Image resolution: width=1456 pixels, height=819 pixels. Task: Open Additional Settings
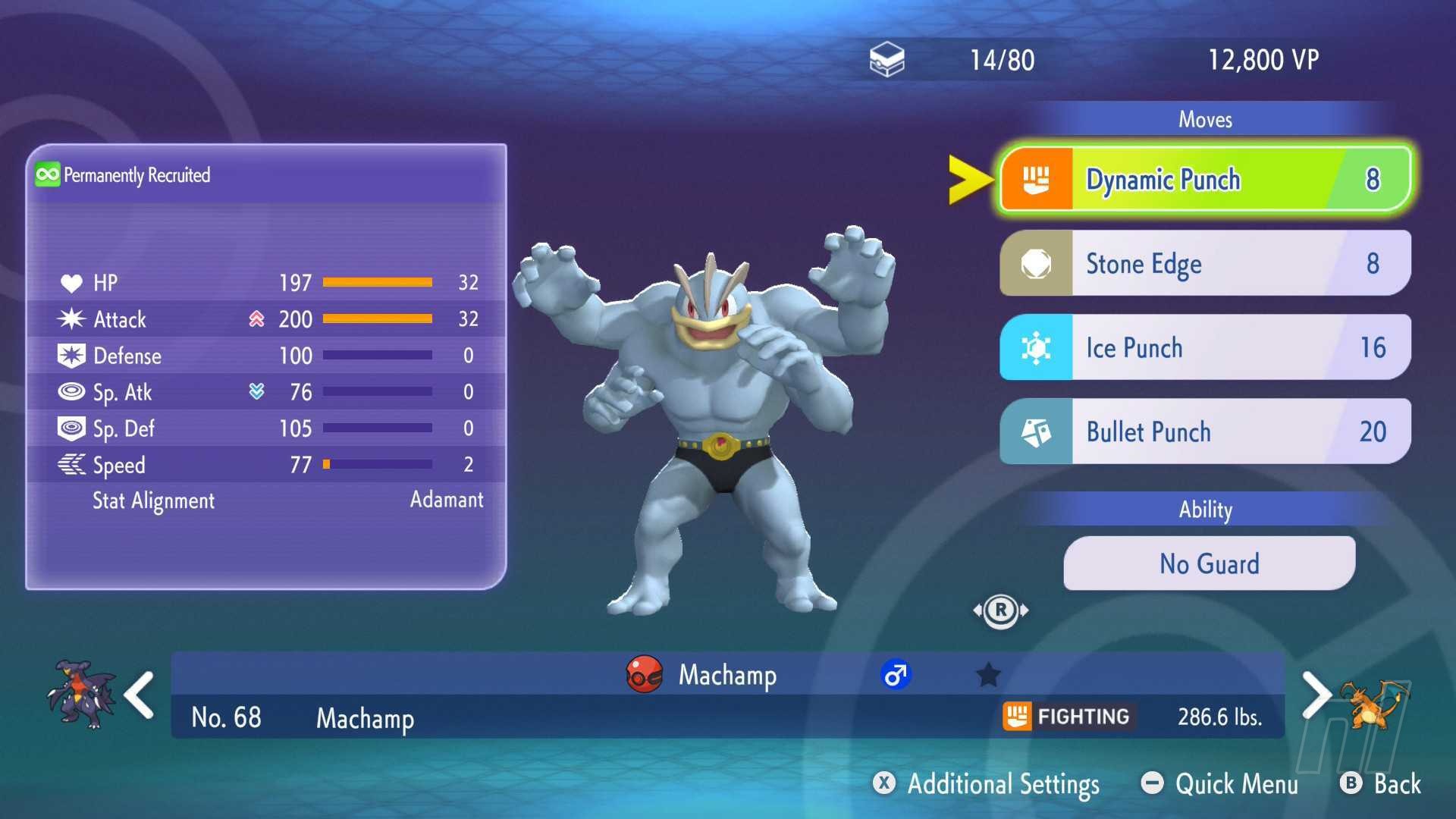(x=987, y=783)
